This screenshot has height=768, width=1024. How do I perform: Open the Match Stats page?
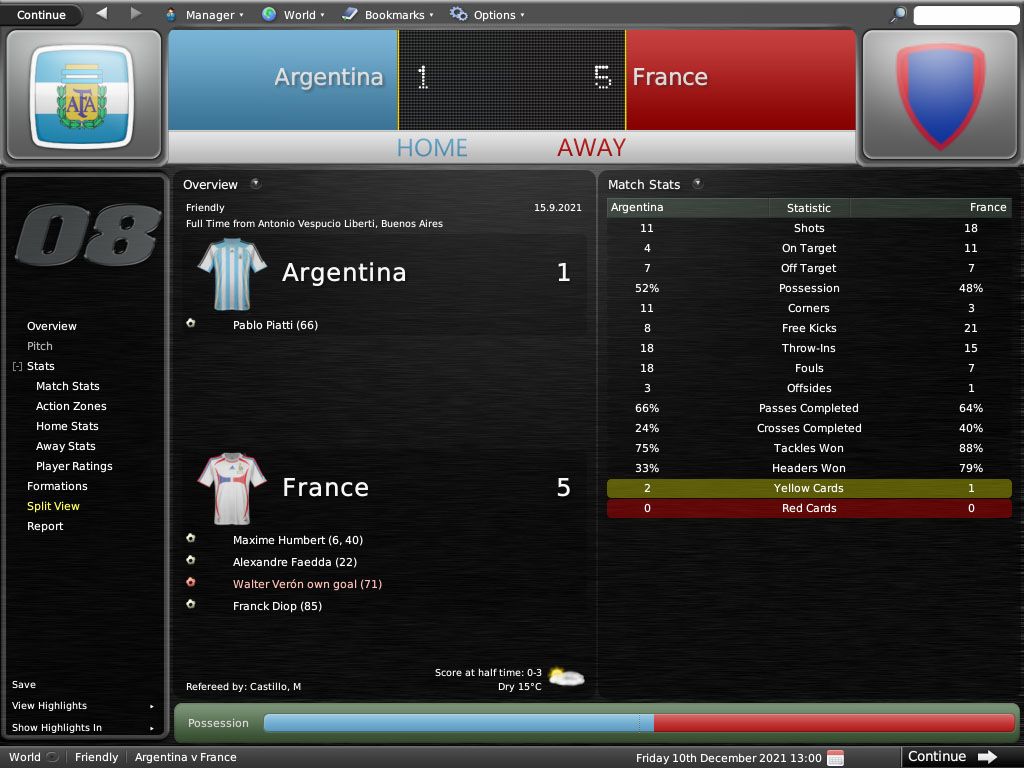pos(68,386)
